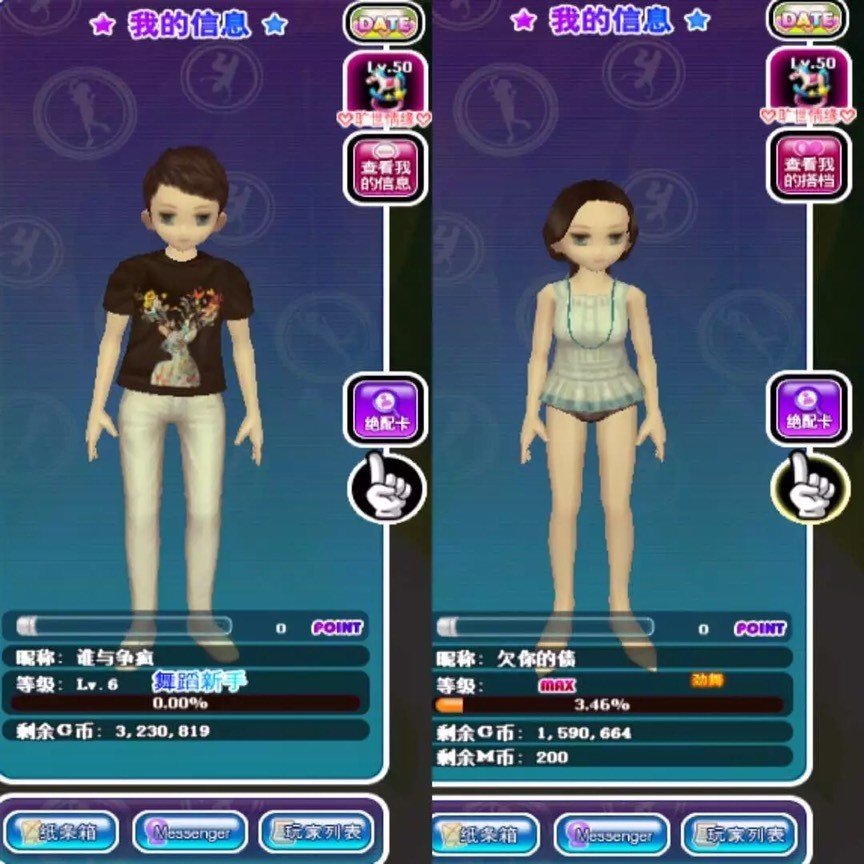This screenshot has width=864, height=864.
Task: Launch Messenger below 谁与争疯's info
Action: click(190, 832)
